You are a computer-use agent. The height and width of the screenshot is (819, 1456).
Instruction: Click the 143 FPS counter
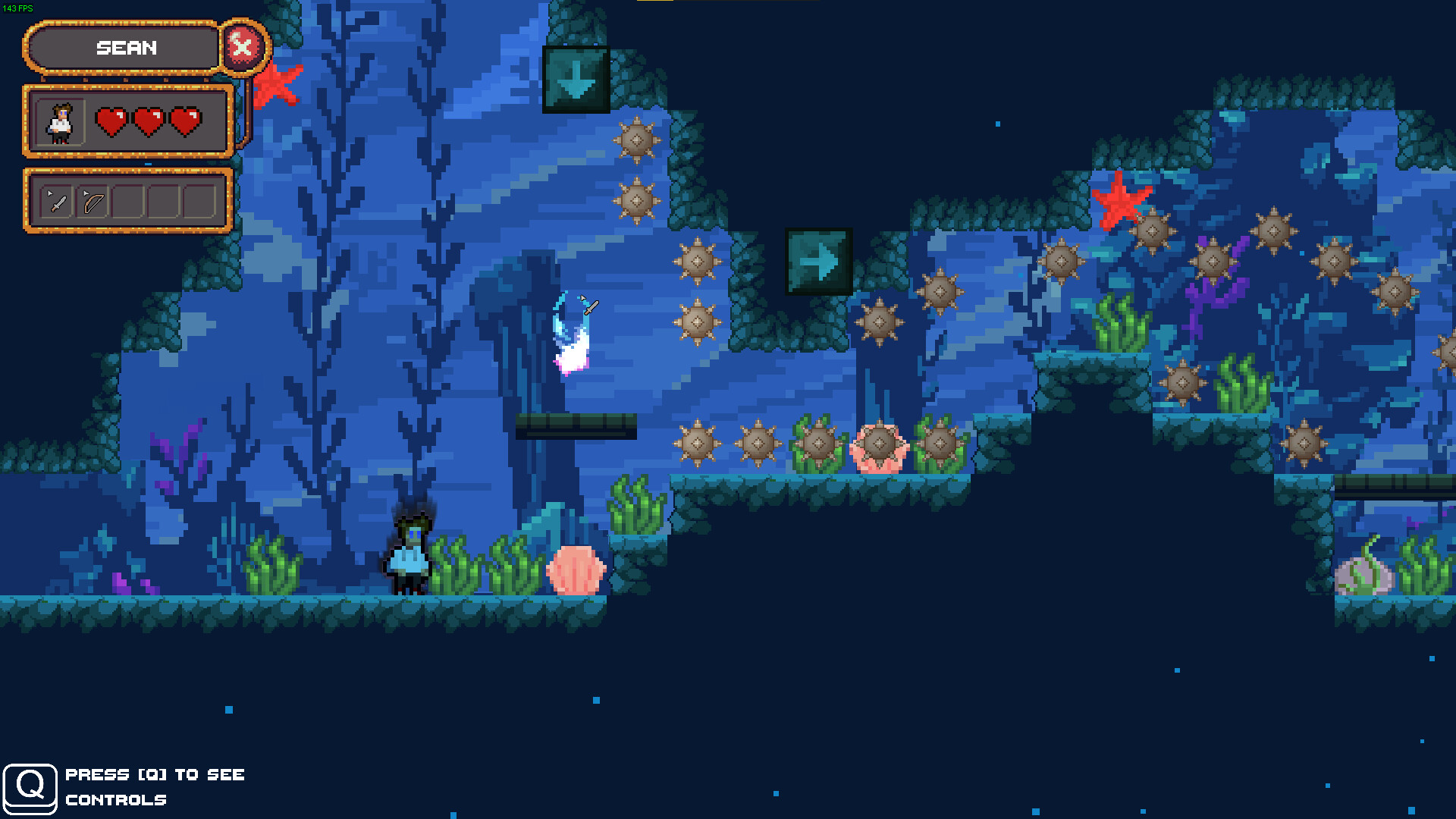(x=17, y=6)
